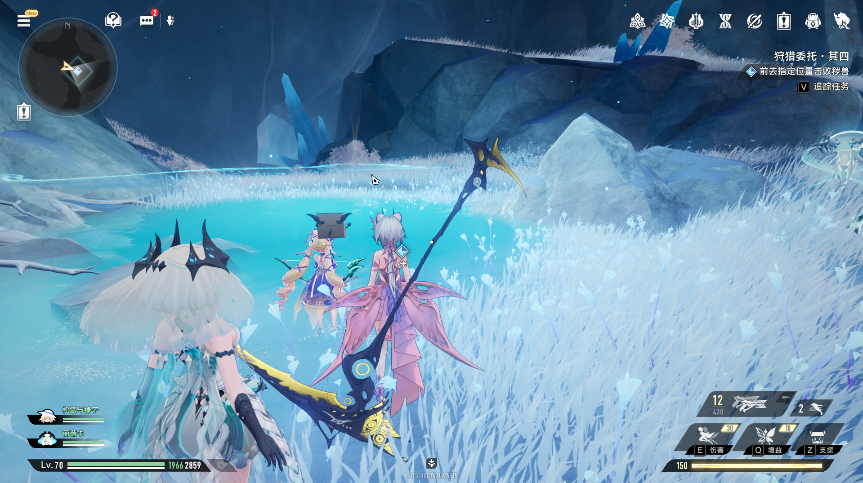
Task: Open the quest guide book icon
Action: (114, 20)
